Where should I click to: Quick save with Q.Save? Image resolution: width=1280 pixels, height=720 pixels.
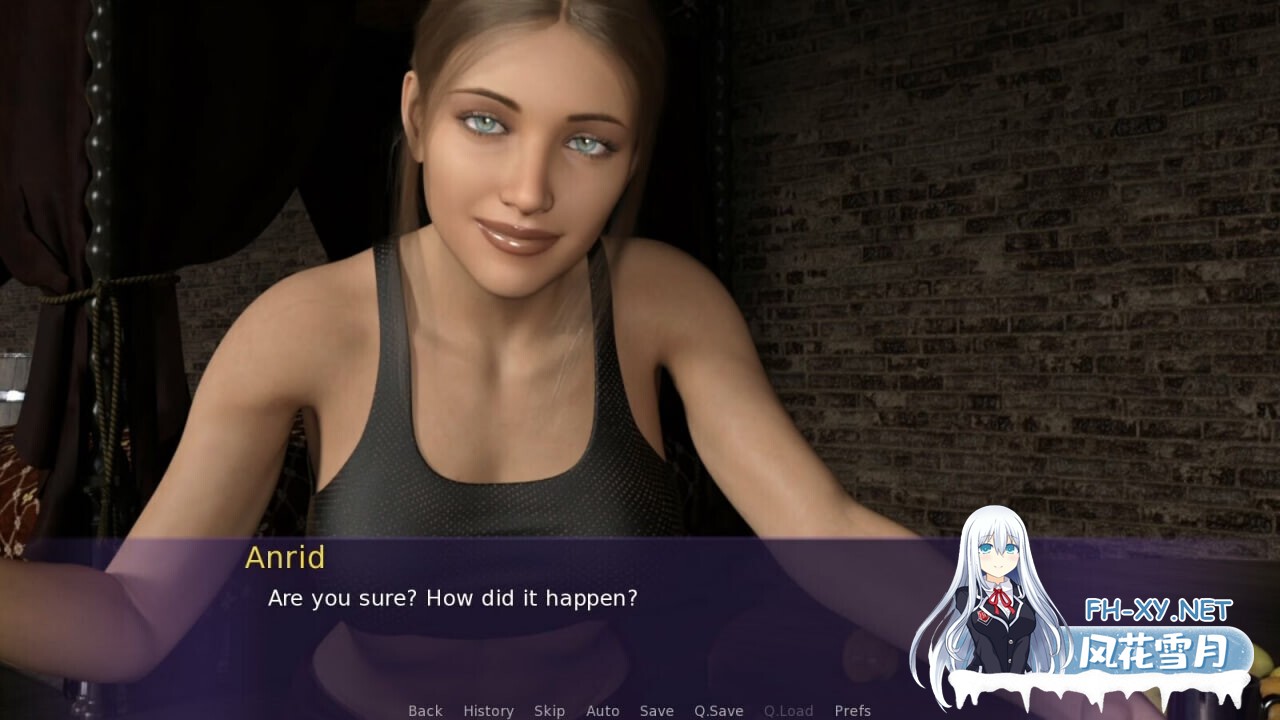coord(719,711)
